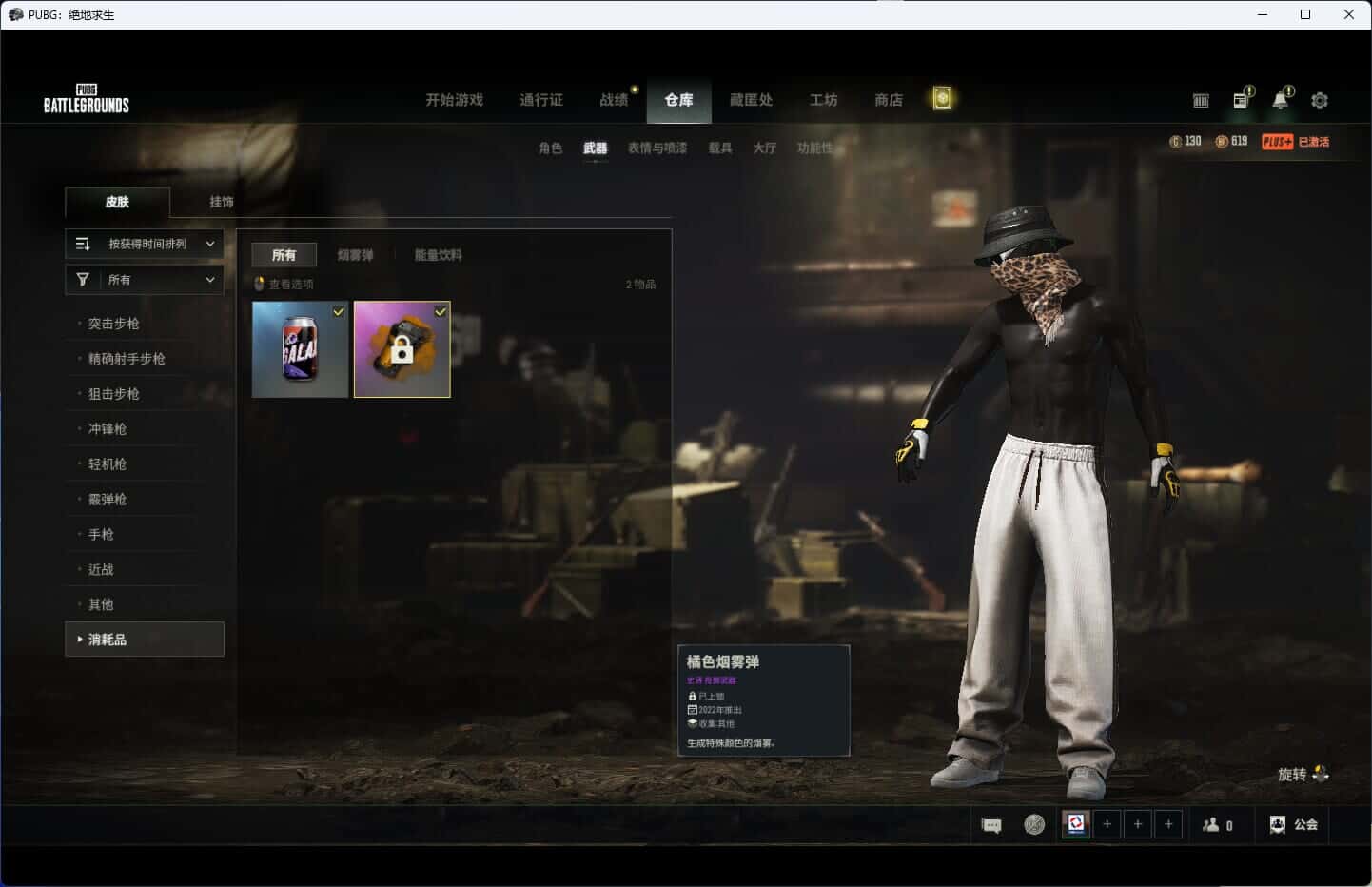
Task: Select the 手枪 pistol category
Action: point(101,535)
